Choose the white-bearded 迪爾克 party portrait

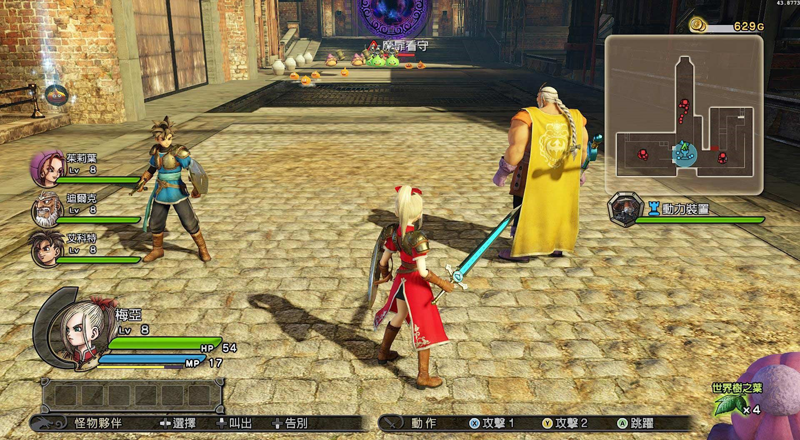(x=45, y=208)
